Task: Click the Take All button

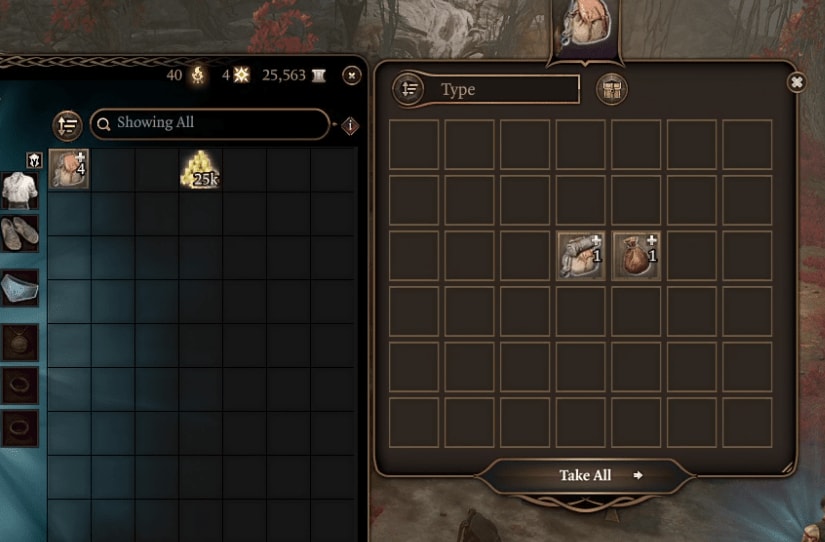Action: click(586, 475)
